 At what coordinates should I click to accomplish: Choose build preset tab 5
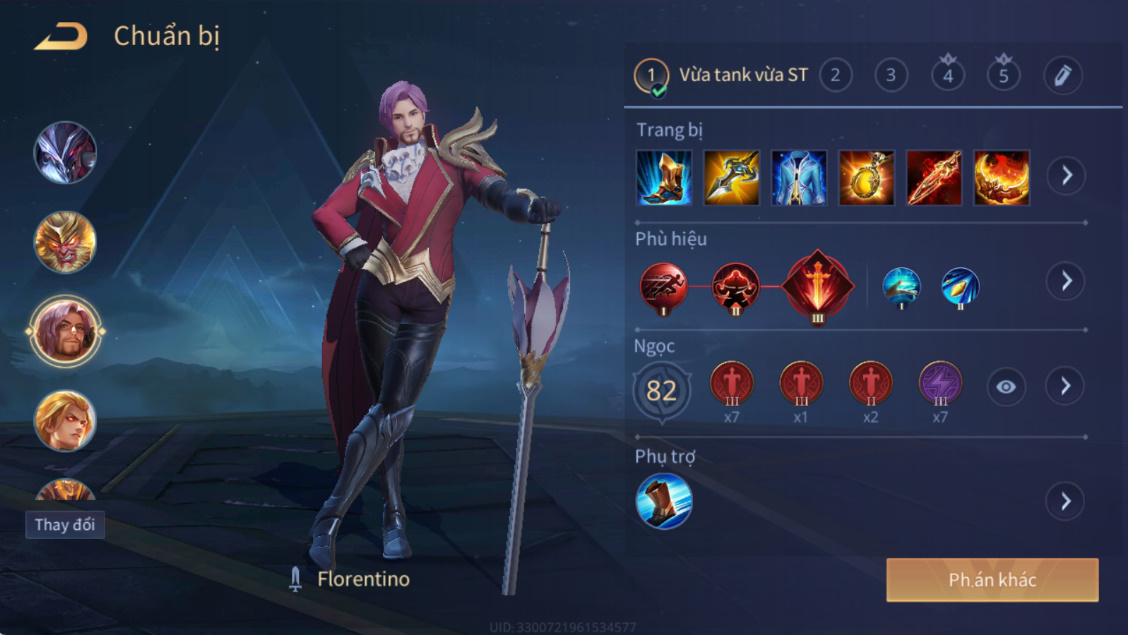pyautogui.click(x=1004, y=75)
